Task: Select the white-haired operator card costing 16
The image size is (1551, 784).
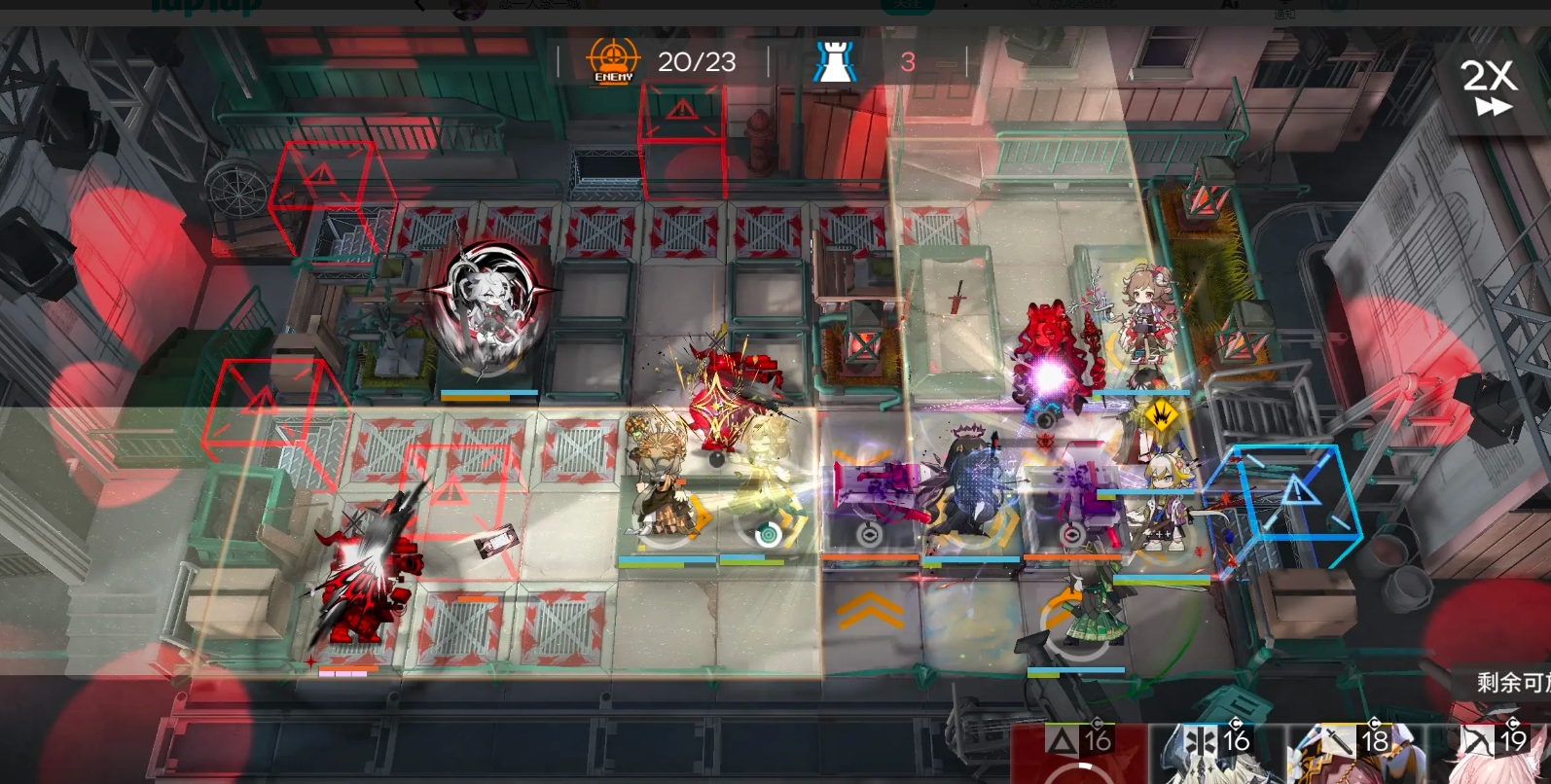Action: click(1216, 755)
